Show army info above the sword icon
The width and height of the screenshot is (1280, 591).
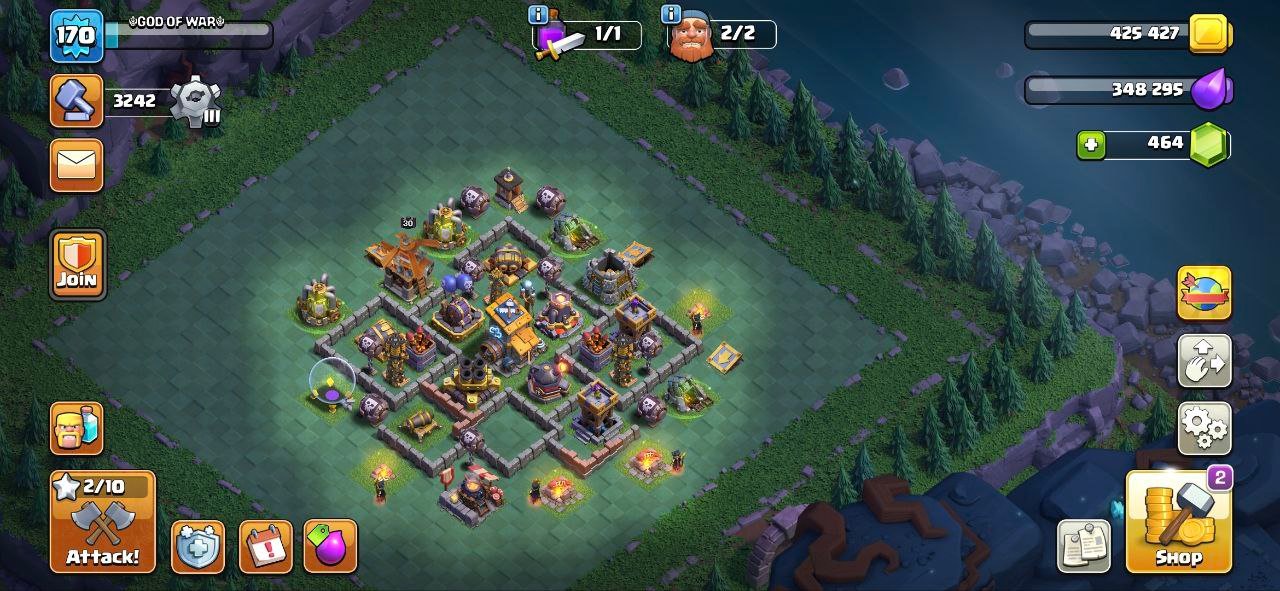point(538,15)
